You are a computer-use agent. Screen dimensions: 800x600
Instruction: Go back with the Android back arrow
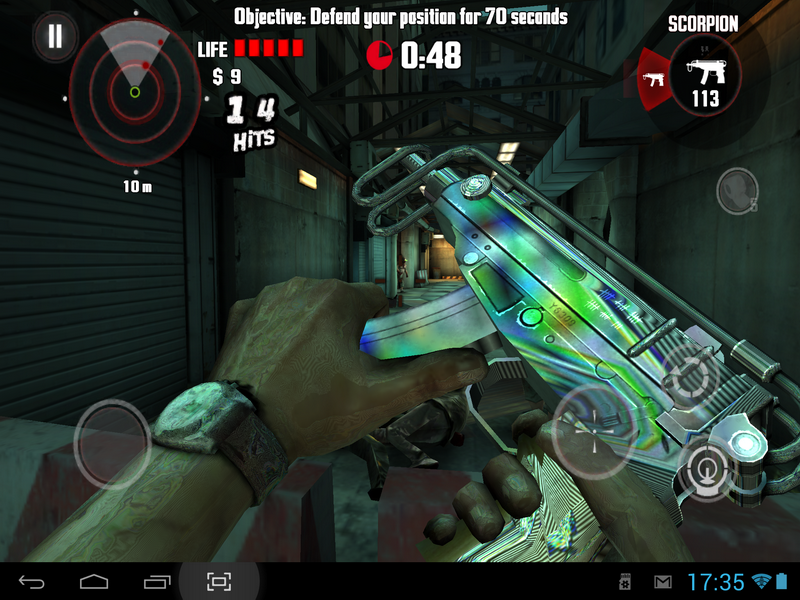pyautogui.click(x=32, y=581)
